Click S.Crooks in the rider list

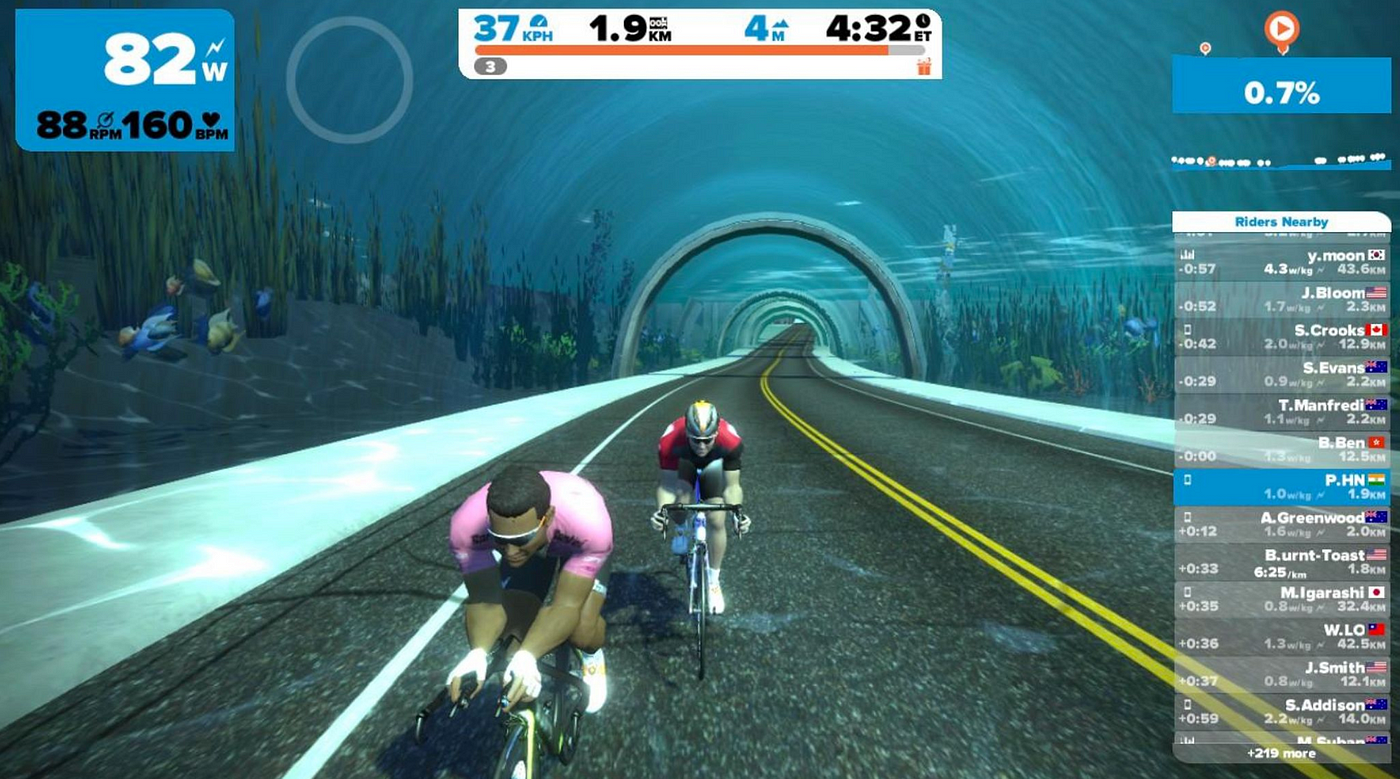(x=1281, y=337)
